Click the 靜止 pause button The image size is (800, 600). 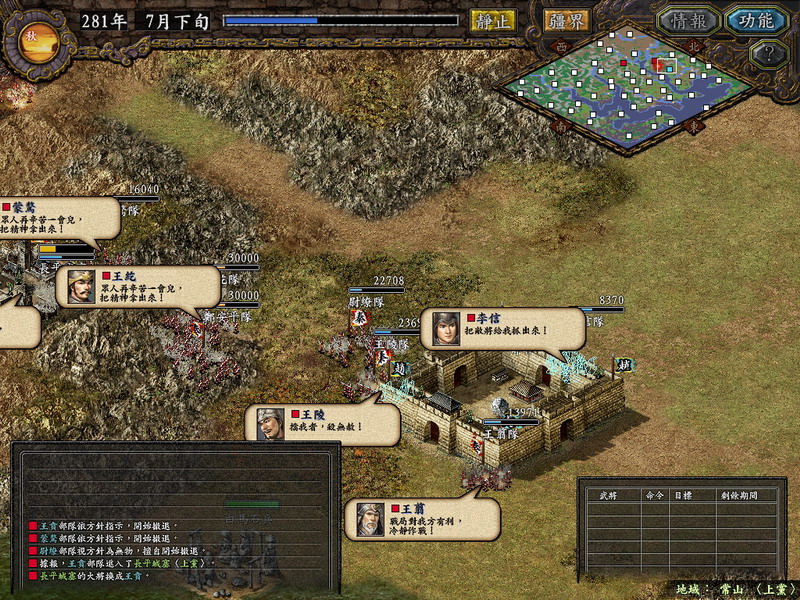[x=493, y=20]
